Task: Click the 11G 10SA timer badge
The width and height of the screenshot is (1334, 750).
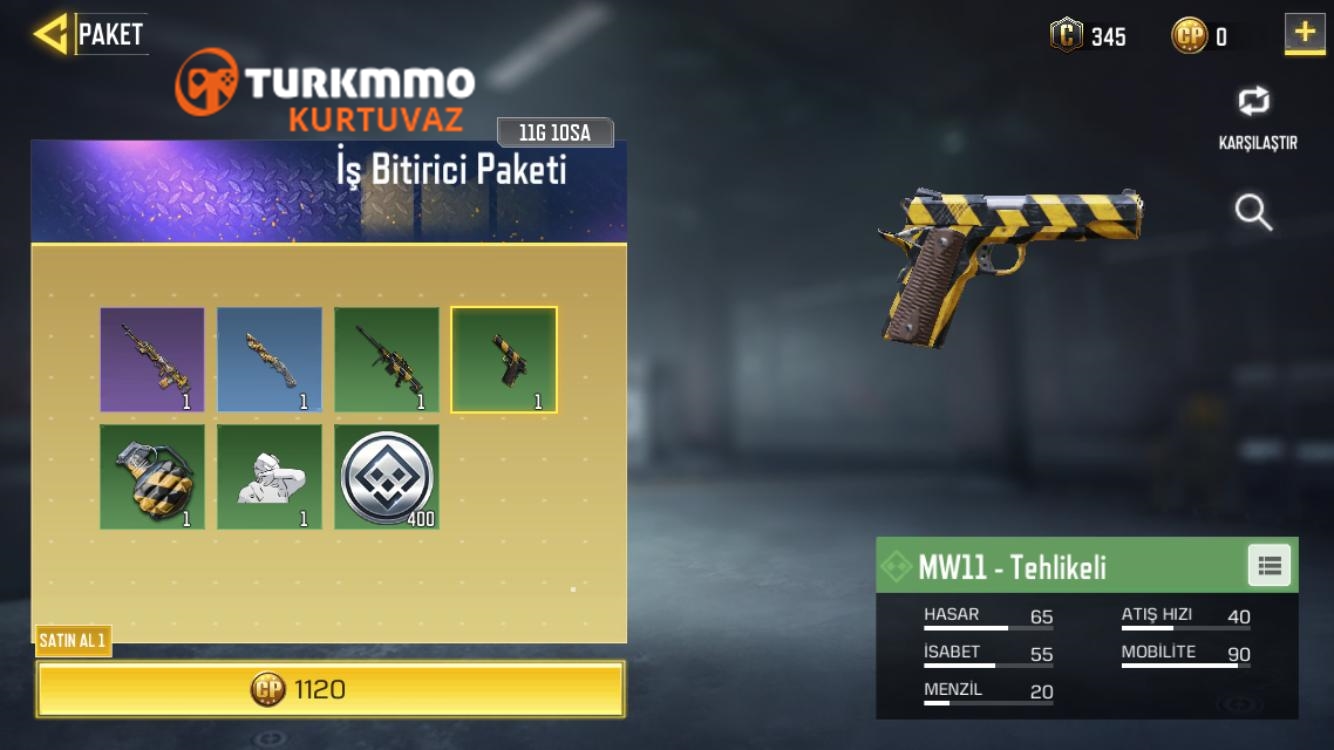Action: pos(554,131)
